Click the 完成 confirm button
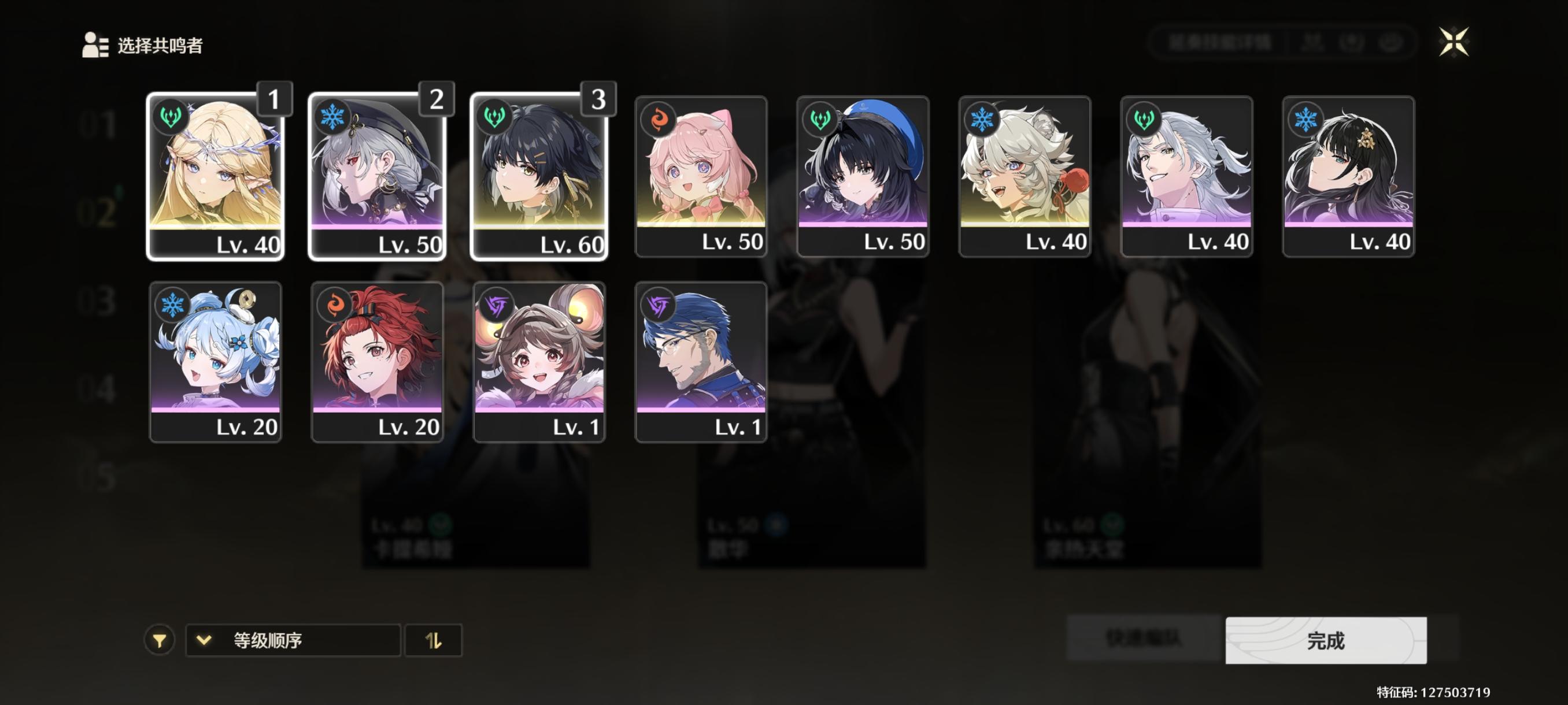This screenshot has width=1568, height=705. tap(1327, 640)
